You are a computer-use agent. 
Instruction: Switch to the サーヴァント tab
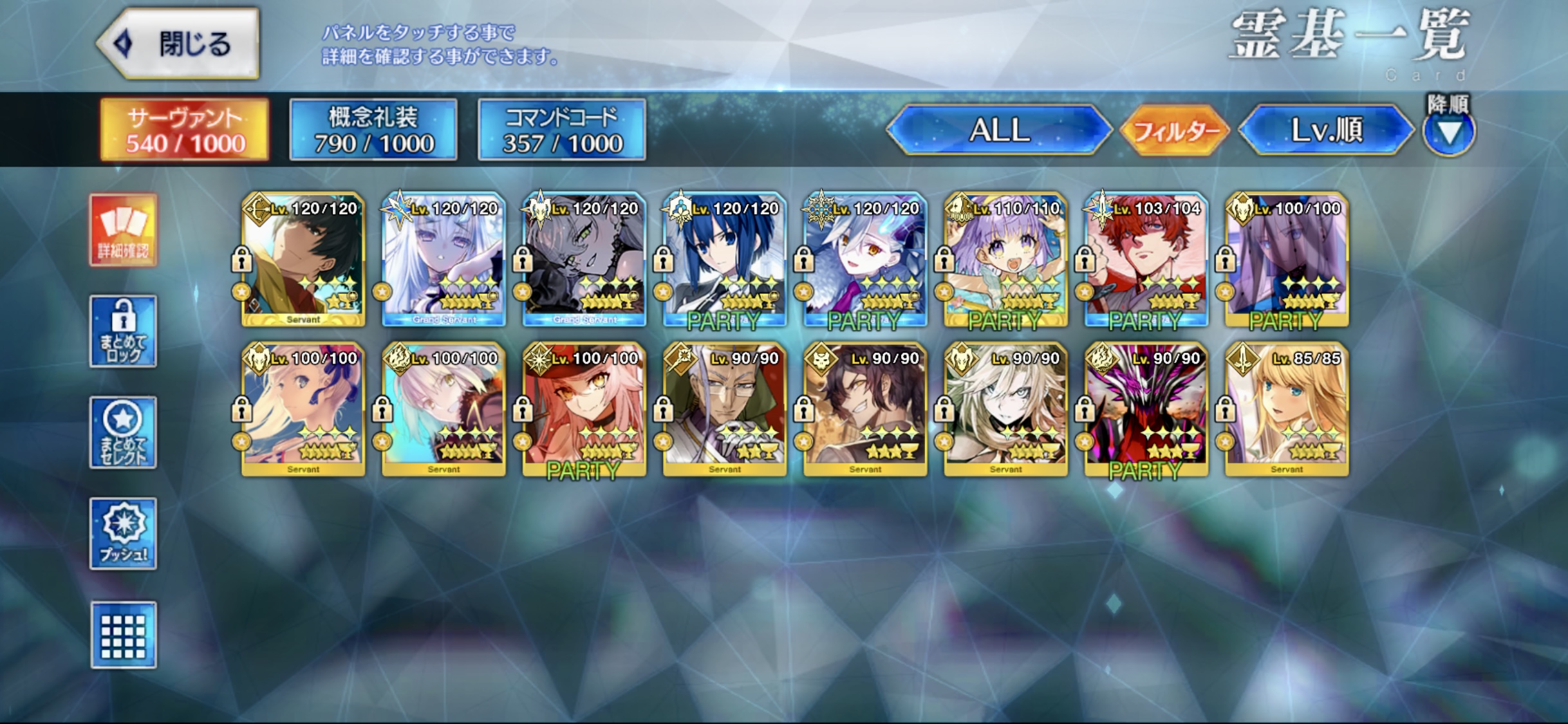[185, 130]
